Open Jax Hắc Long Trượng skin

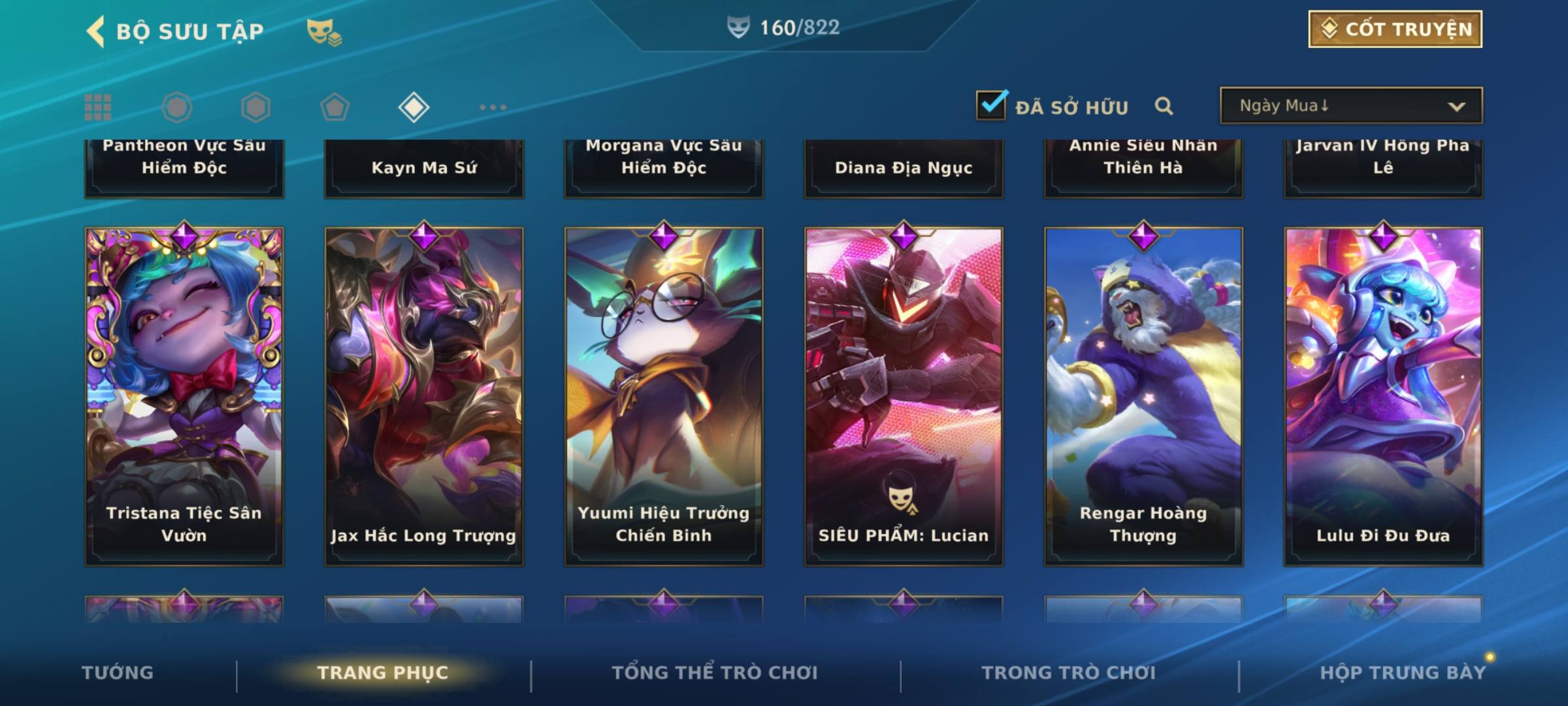pos(424,395)
